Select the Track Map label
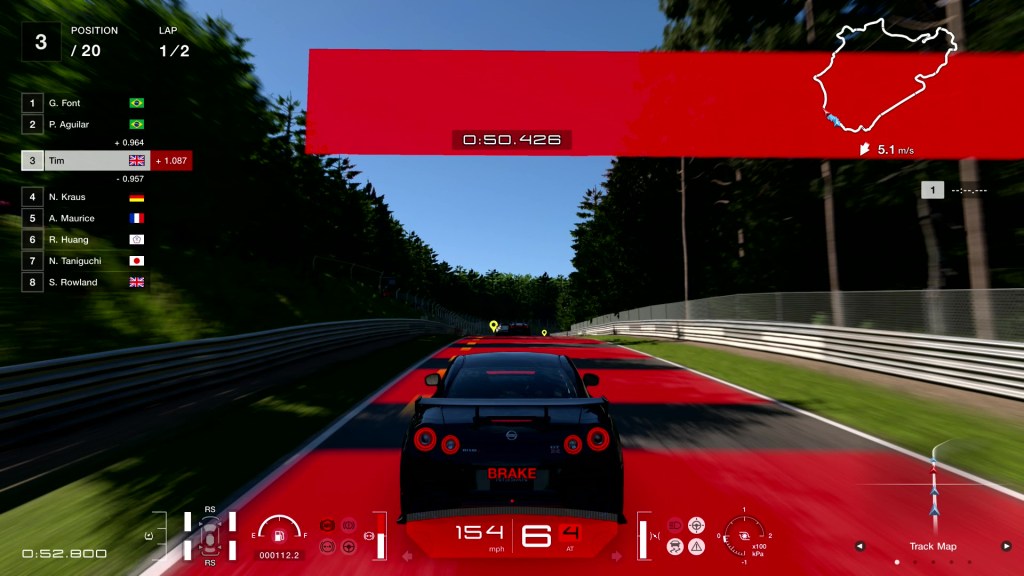This screenshot has height=576, width=1024. [932, 546]
